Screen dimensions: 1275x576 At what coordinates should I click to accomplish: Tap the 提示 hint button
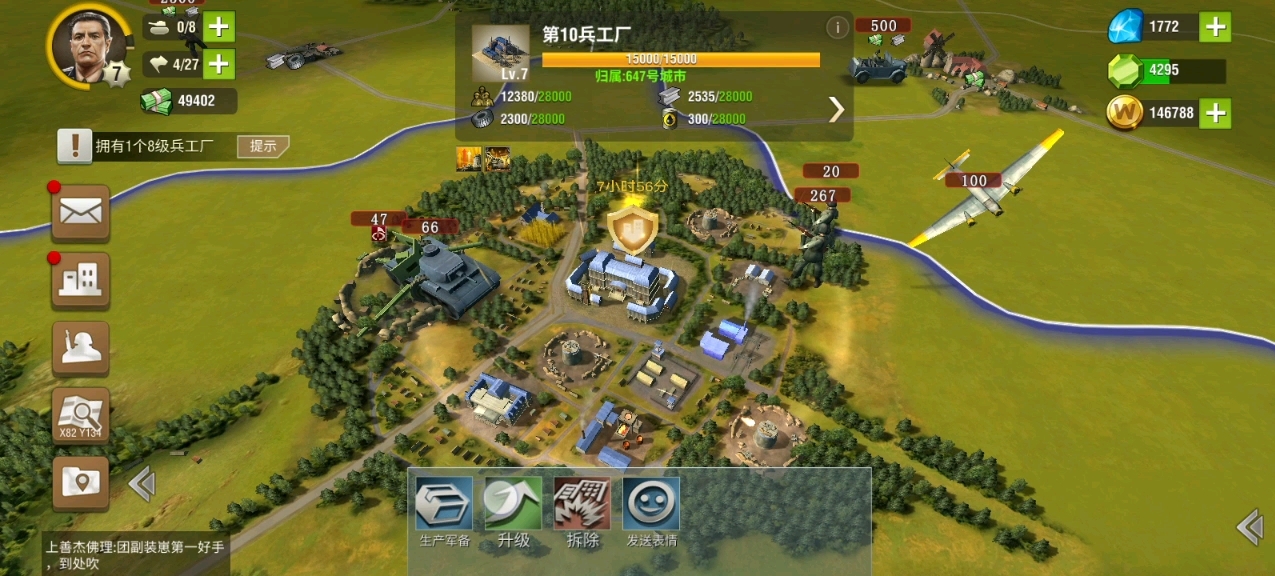click(x=263, y=146)
